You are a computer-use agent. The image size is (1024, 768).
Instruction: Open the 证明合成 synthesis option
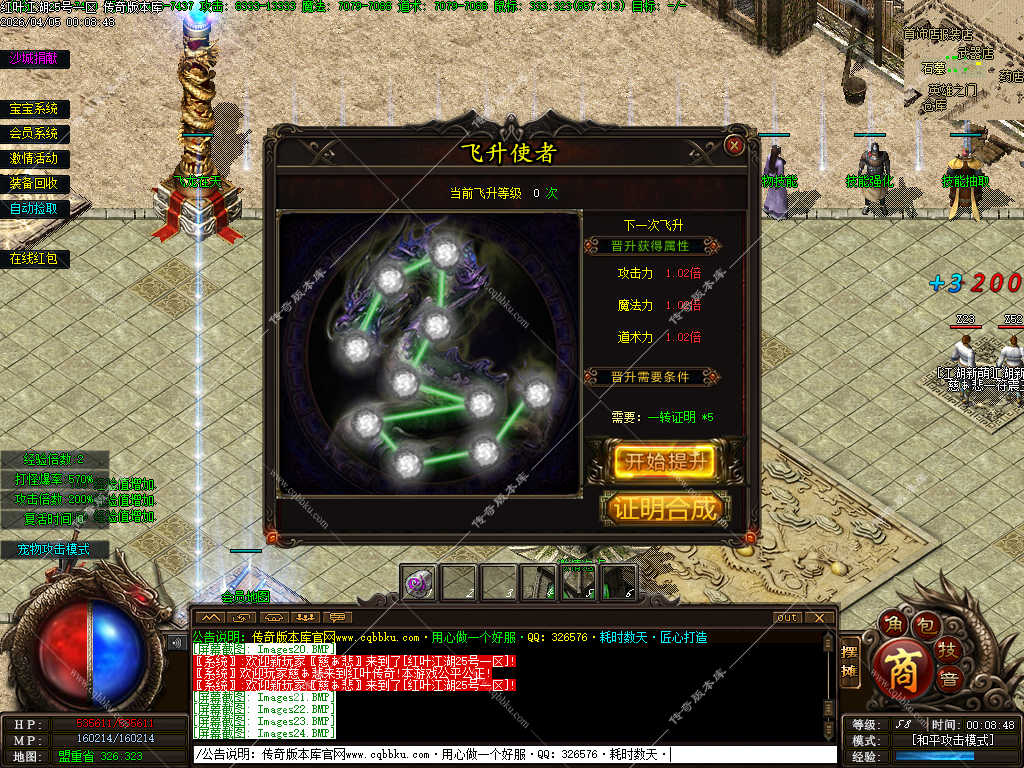click(665, 508)
